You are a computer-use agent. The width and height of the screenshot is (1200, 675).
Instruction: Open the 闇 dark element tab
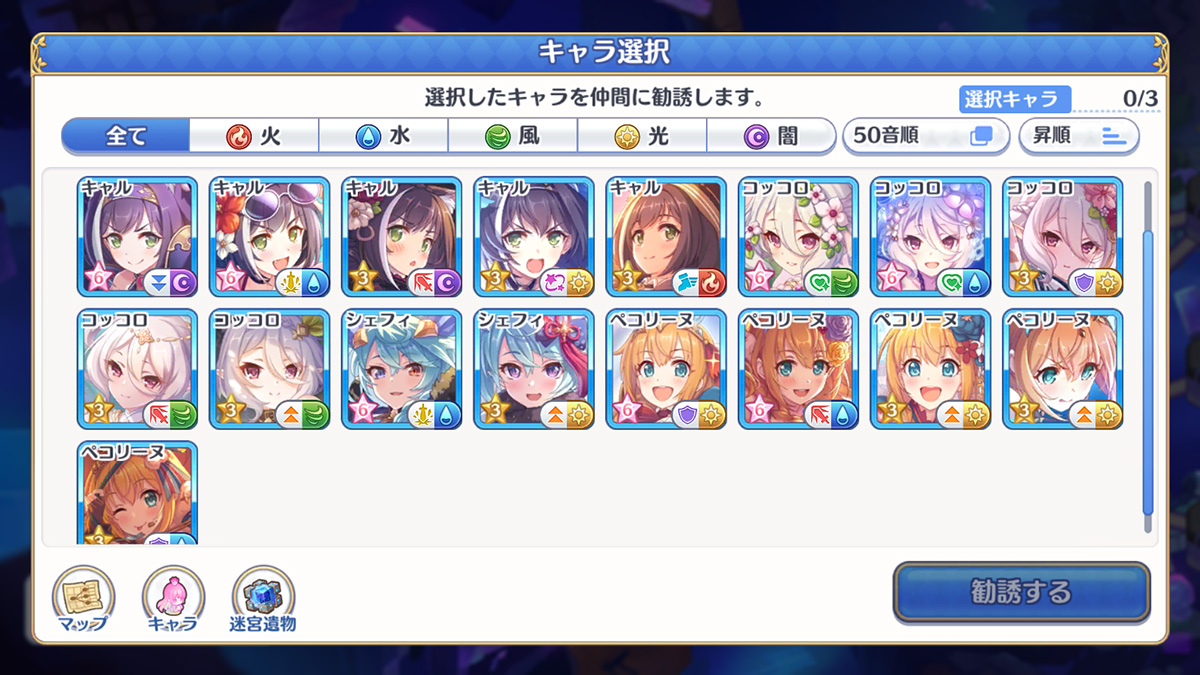771,136
